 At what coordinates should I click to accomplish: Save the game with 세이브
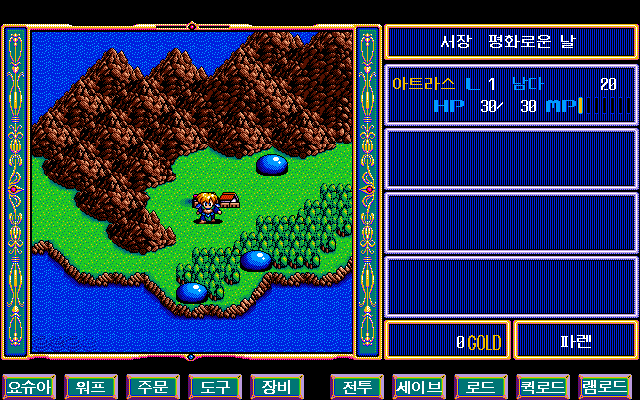[x=418, y=387]
